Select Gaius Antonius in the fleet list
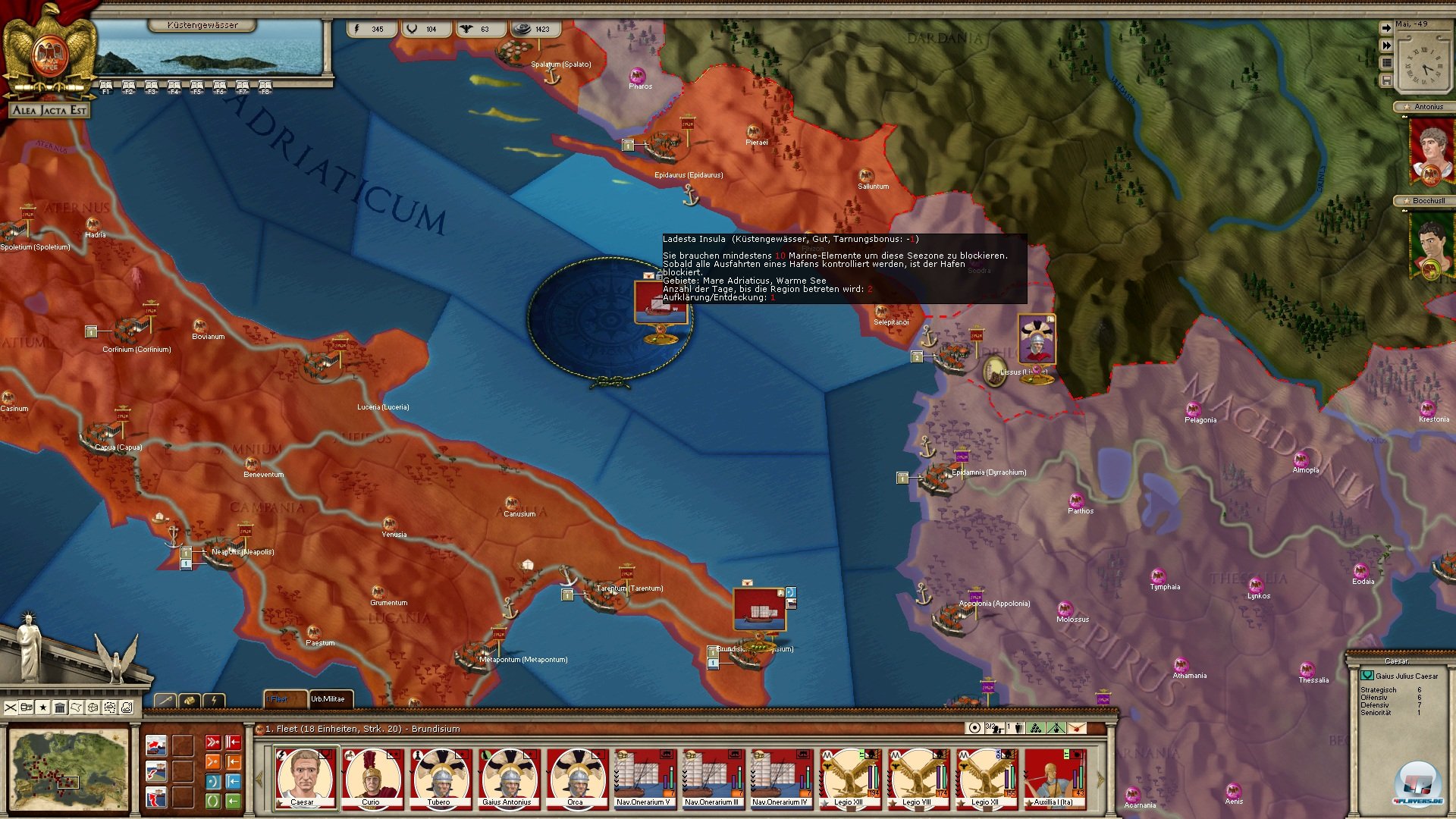 click(x=507, y=777)
